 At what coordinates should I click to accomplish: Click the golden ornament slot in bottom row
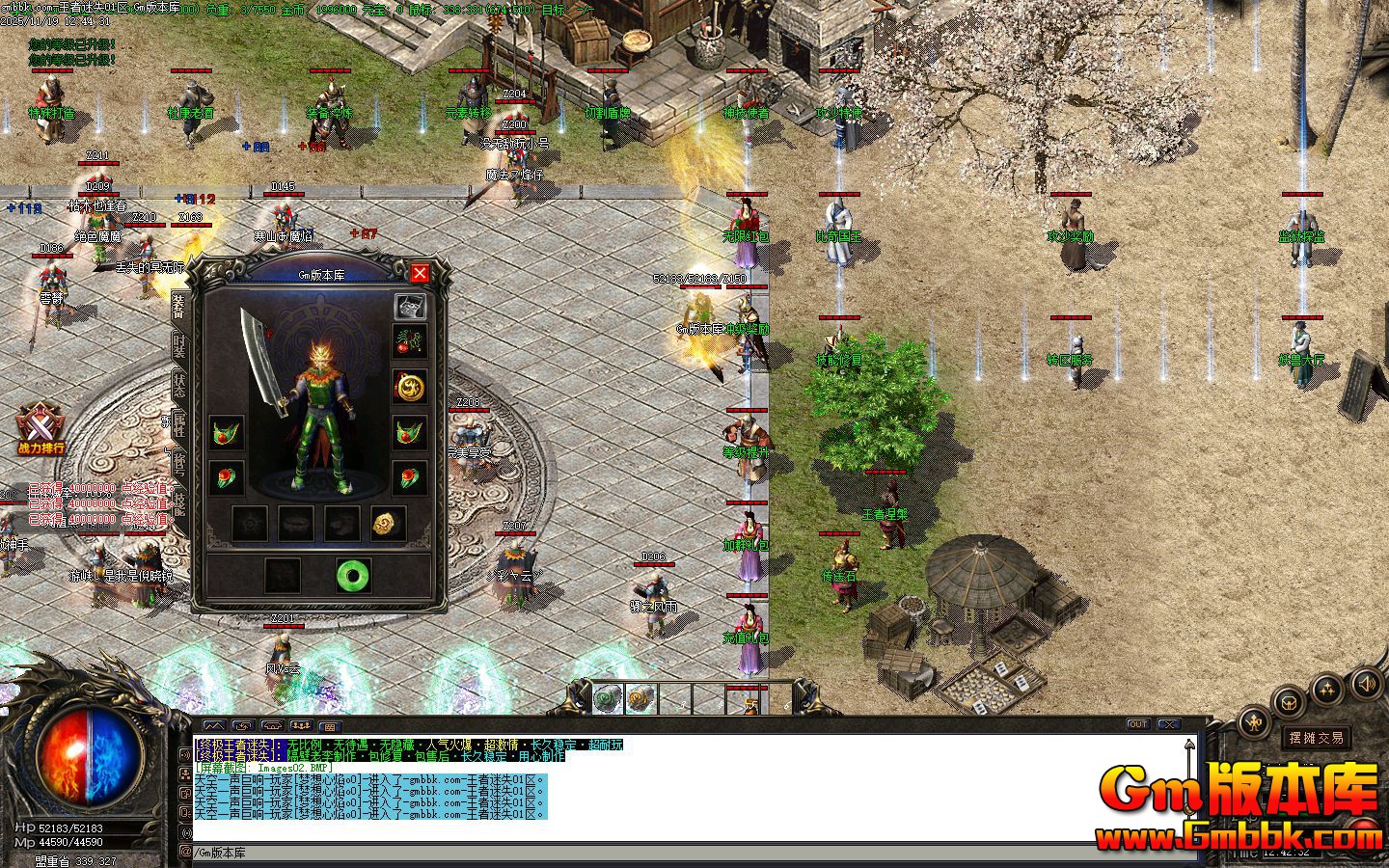point(388,524)
